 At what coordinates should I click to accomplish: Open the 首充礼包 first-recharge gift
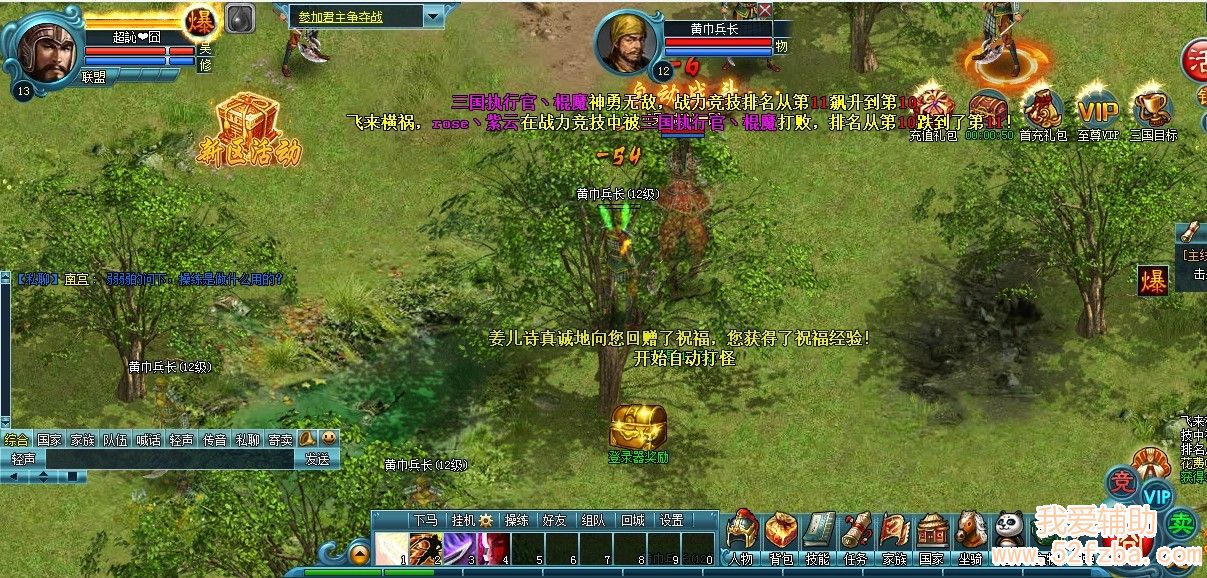[1043, 108]
